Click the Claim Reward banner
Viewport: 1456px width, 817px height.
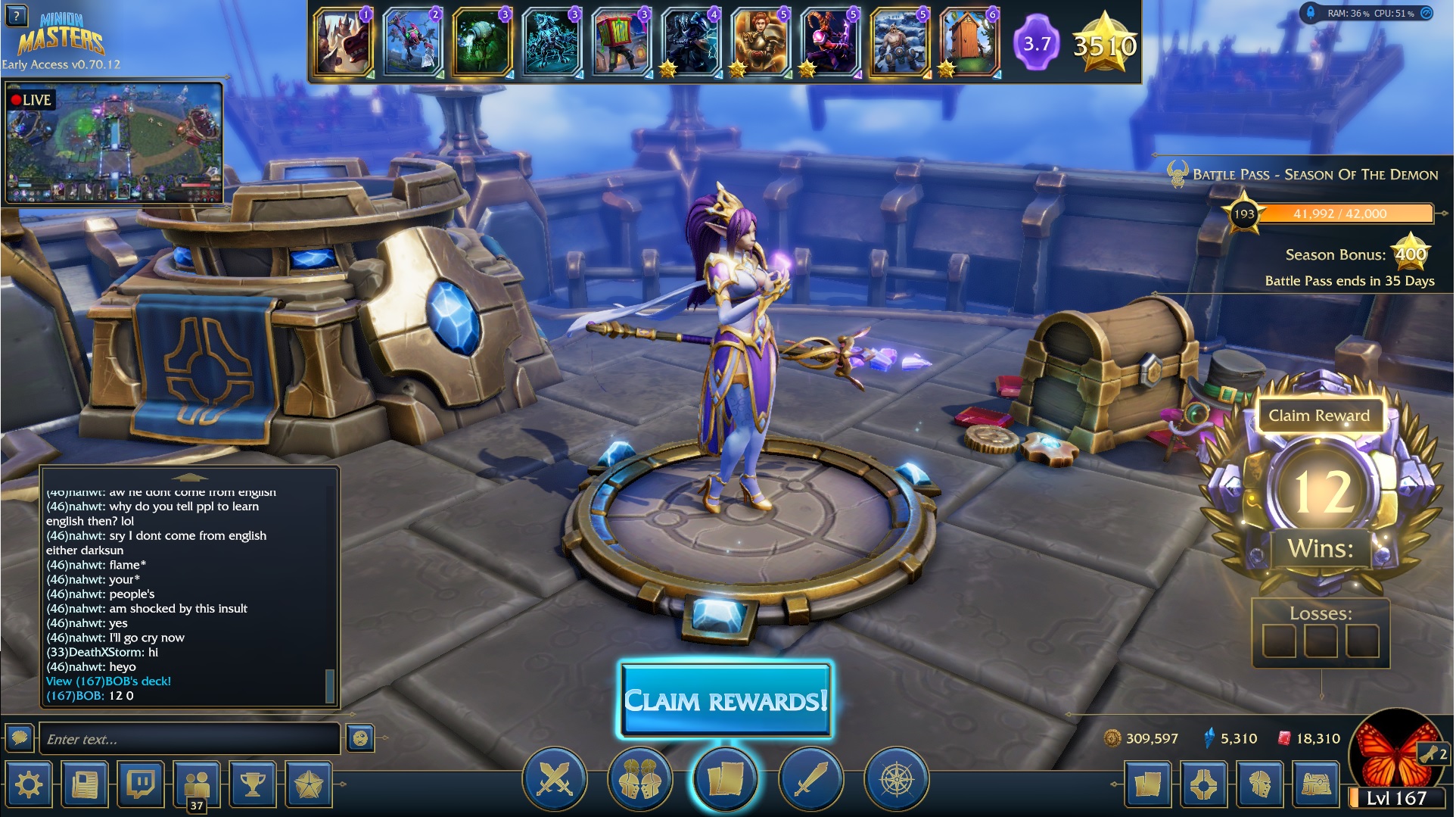[x=1319, y=416]
